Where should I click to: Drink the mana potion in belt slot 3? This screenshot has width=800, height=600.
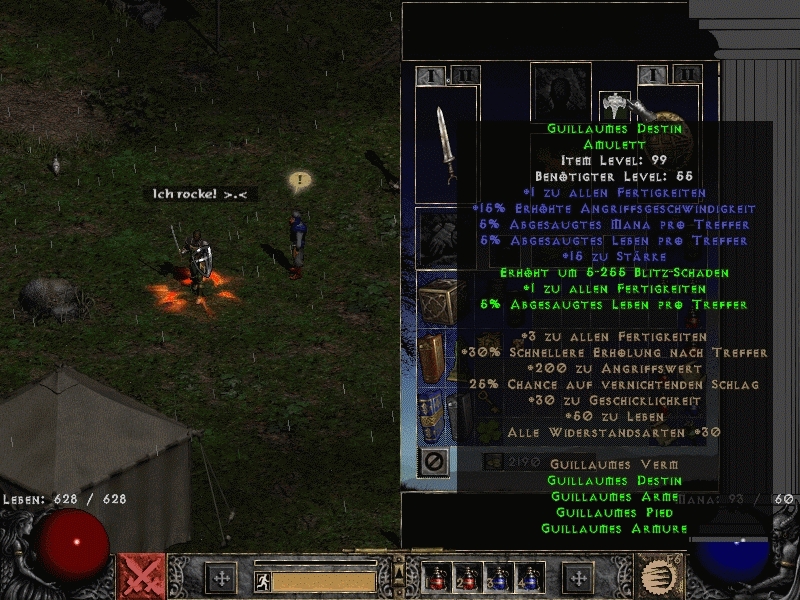tap(500, 577)
